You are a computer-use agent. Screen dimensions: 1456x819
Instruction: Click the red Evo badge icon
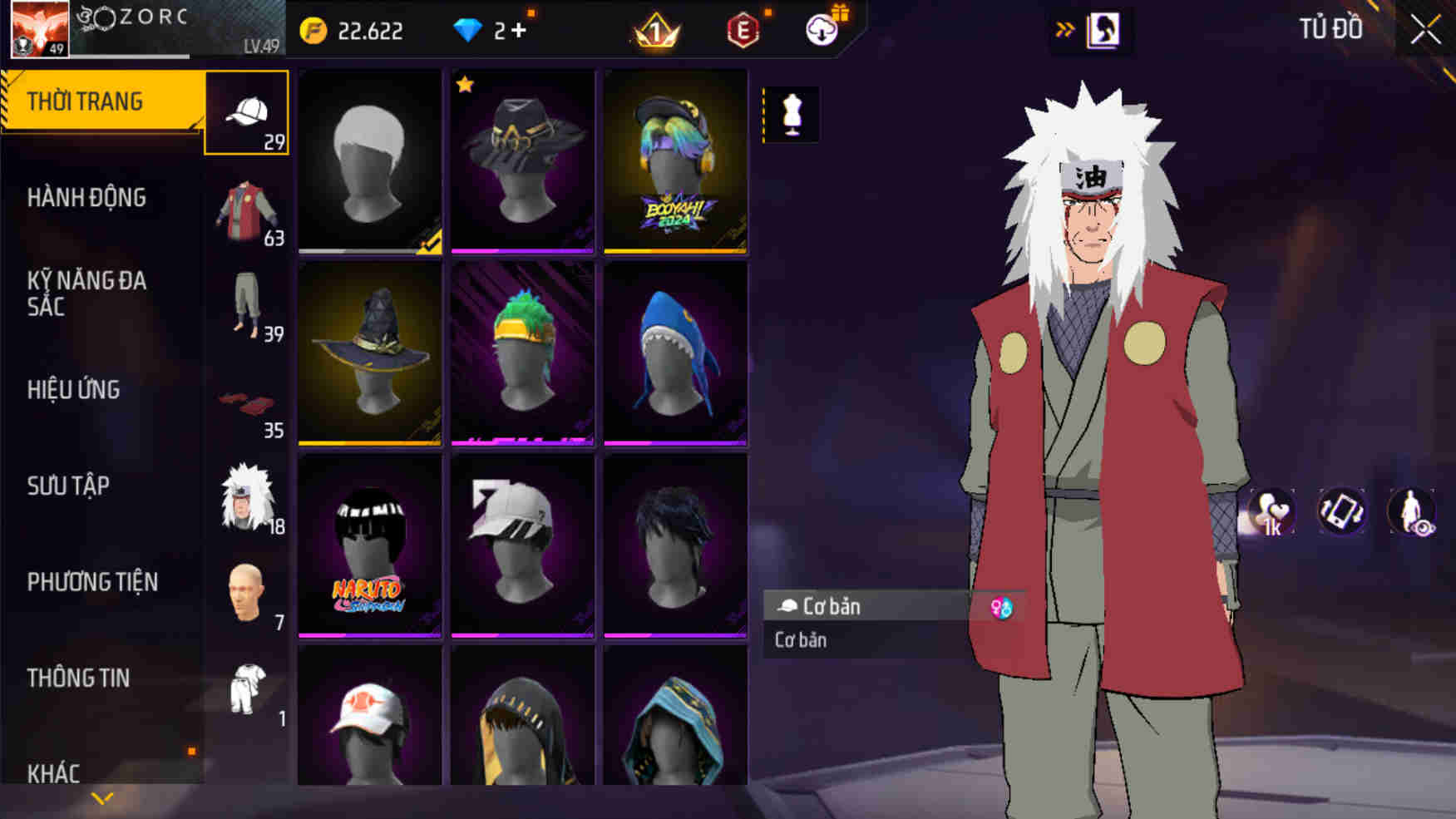click(743, 32)
